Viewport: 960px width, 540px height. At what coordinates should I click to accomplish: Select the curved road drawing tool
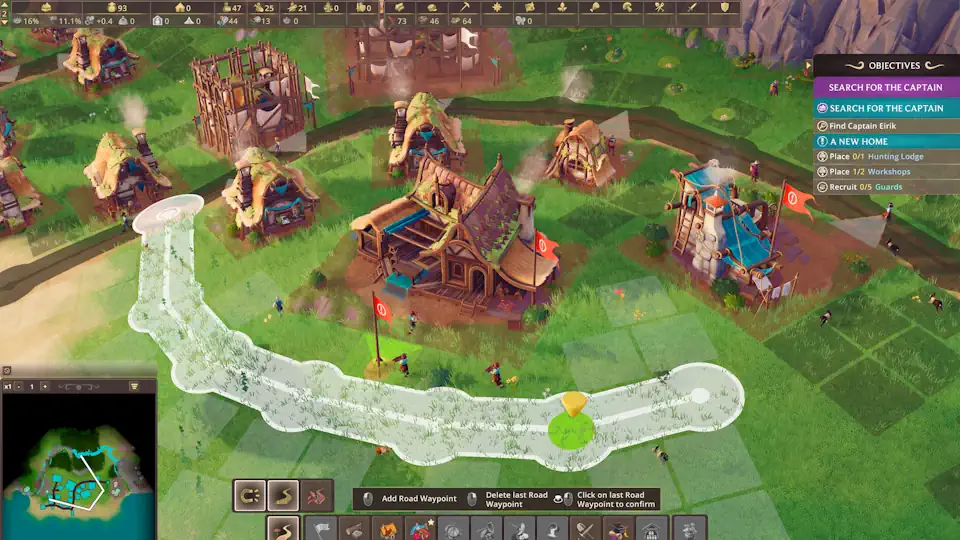coord(284,495)
